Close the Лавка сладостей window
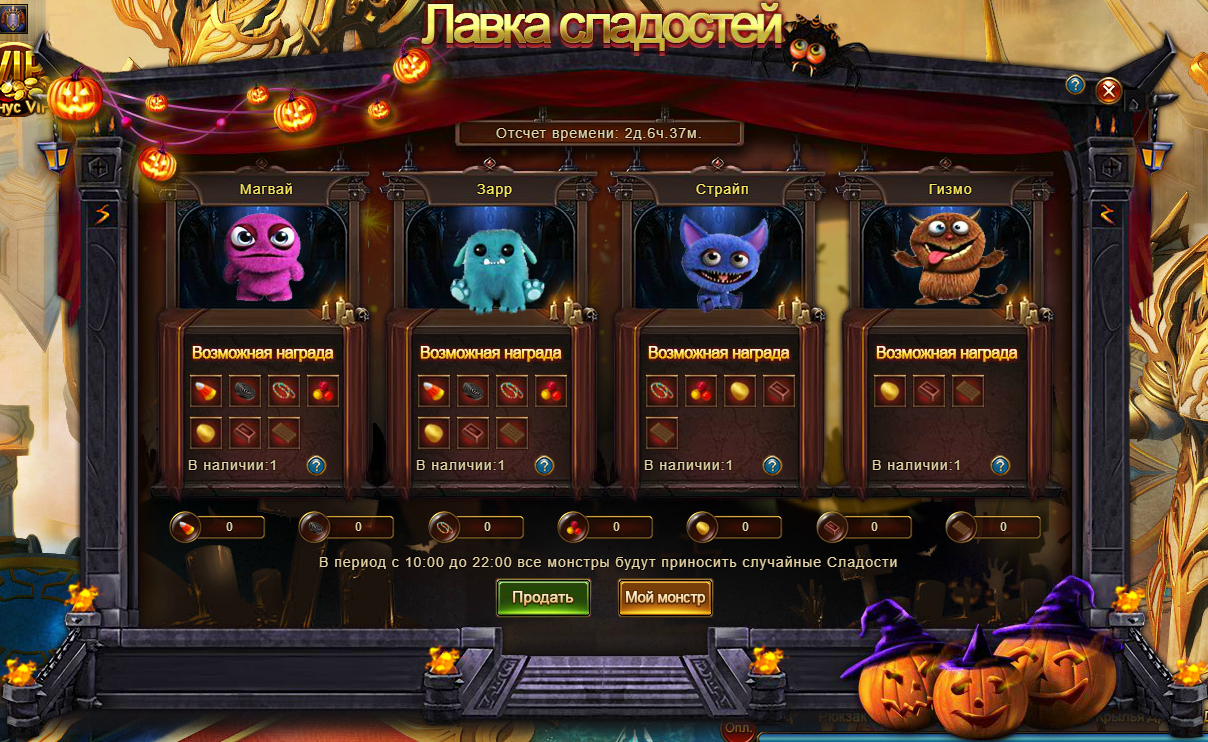Screen dimensions: 1208x742 pyautogui.click(x=1108, y=91)
